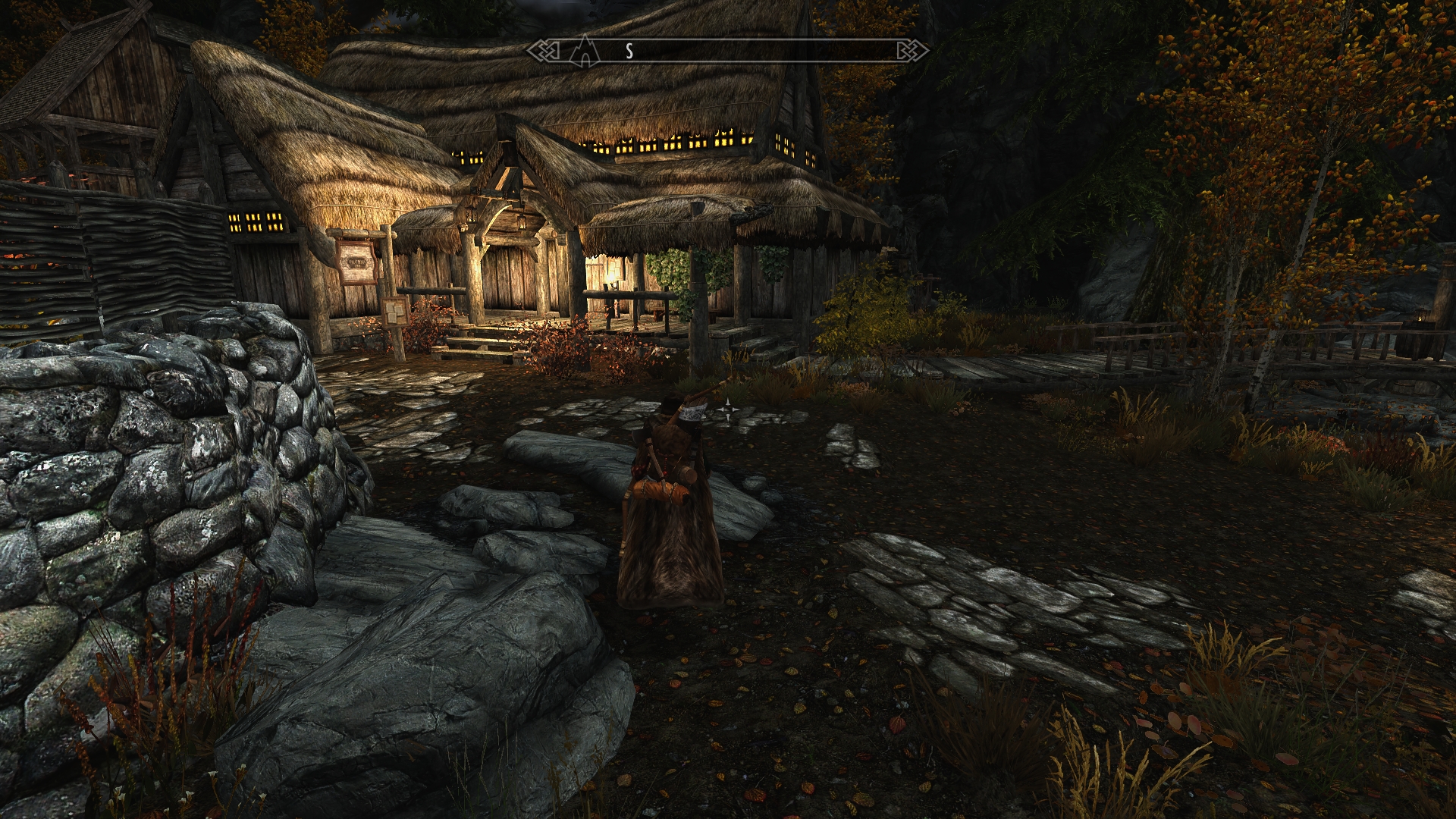
Task: Click the town marker icon on the compass
Action: [x=584, y=50]
